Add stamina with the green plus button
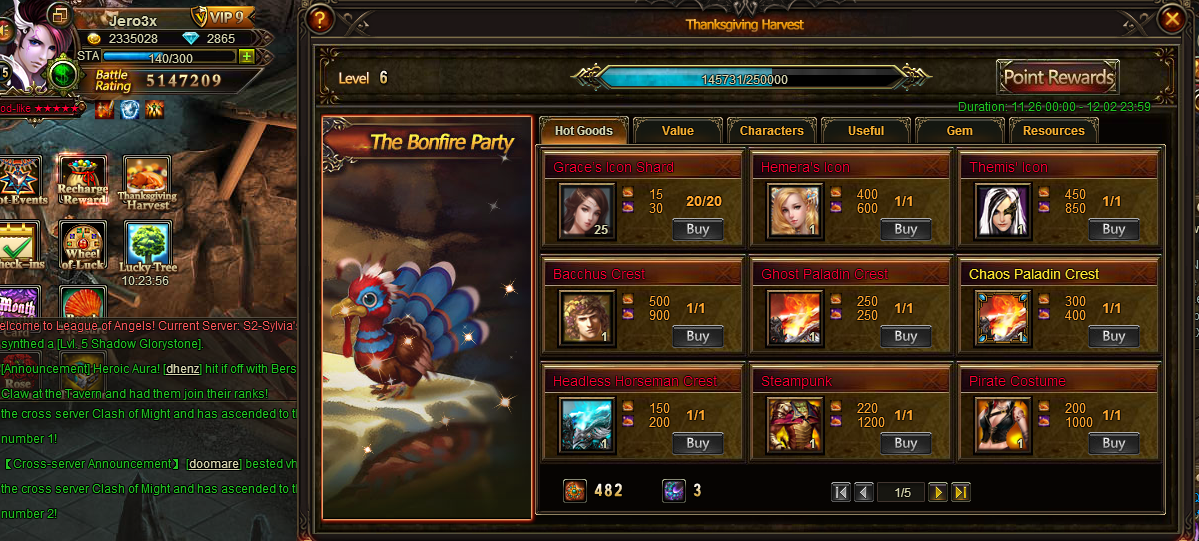Viewport: 1199px width, 541px height. point(246,56)
